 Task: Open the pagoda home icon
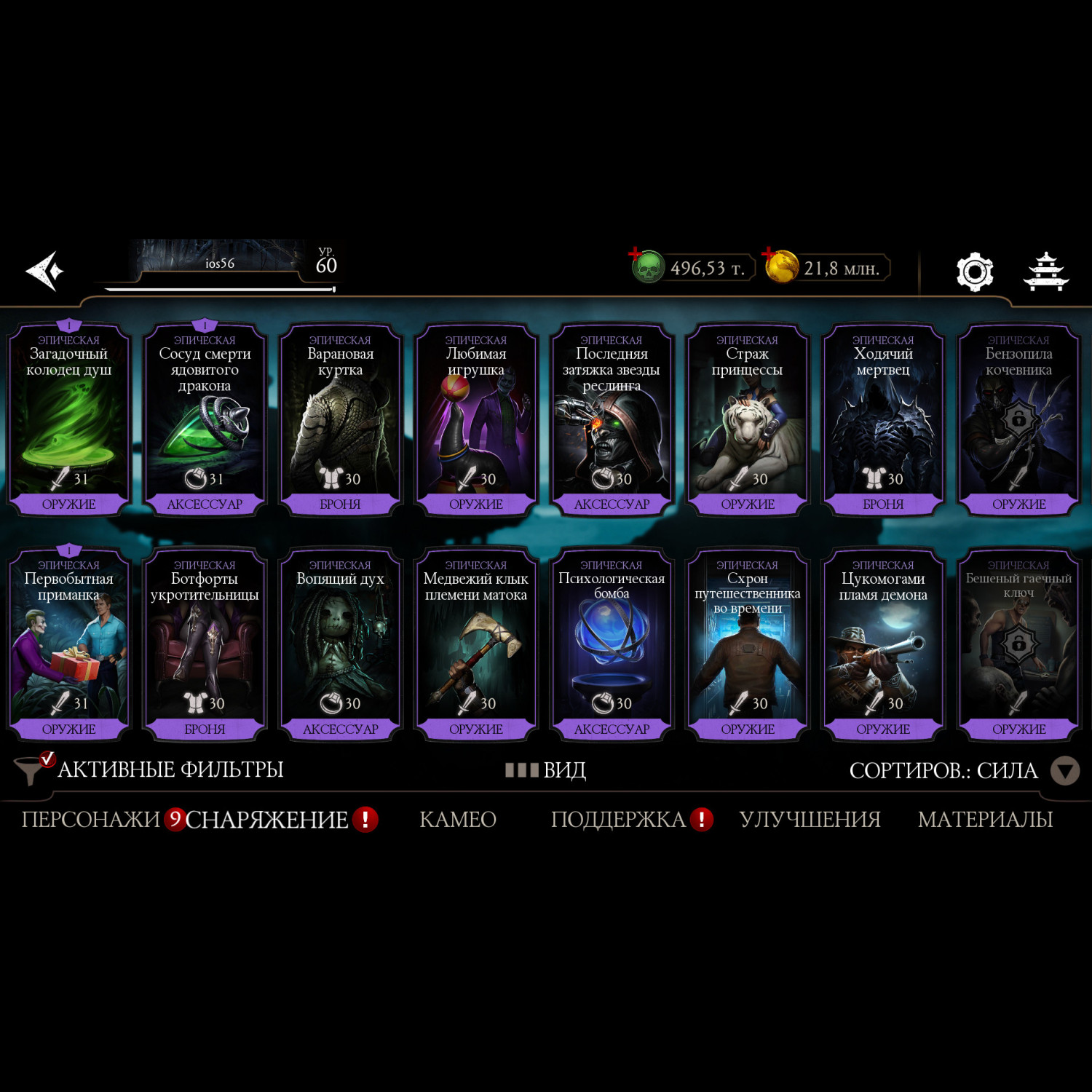click(1045, 272)
